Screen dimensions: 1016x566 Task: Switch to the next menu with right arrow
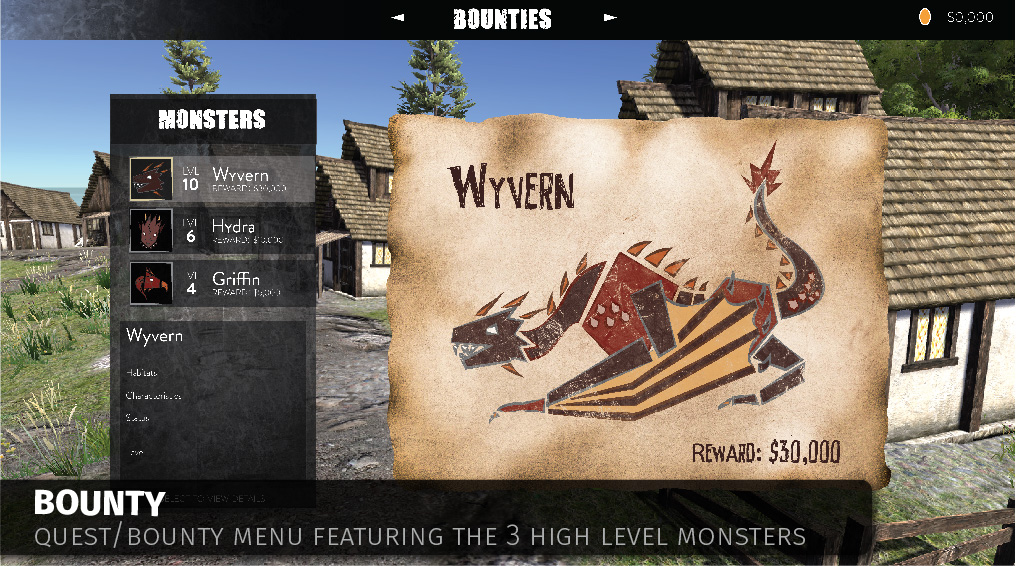pos(610,18)
